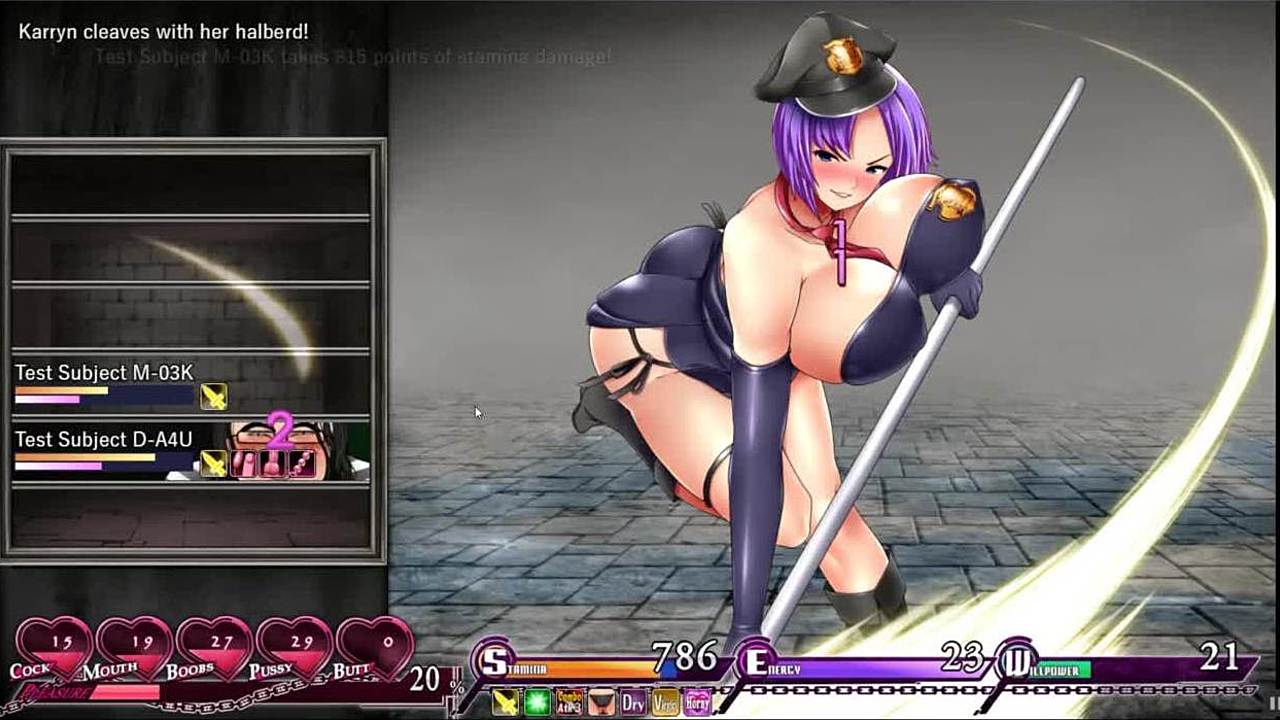The width and height of the screenshot is (1280, 720).
Task: Inspect the sword status icon under Stamina
Action: click(505, 702)
